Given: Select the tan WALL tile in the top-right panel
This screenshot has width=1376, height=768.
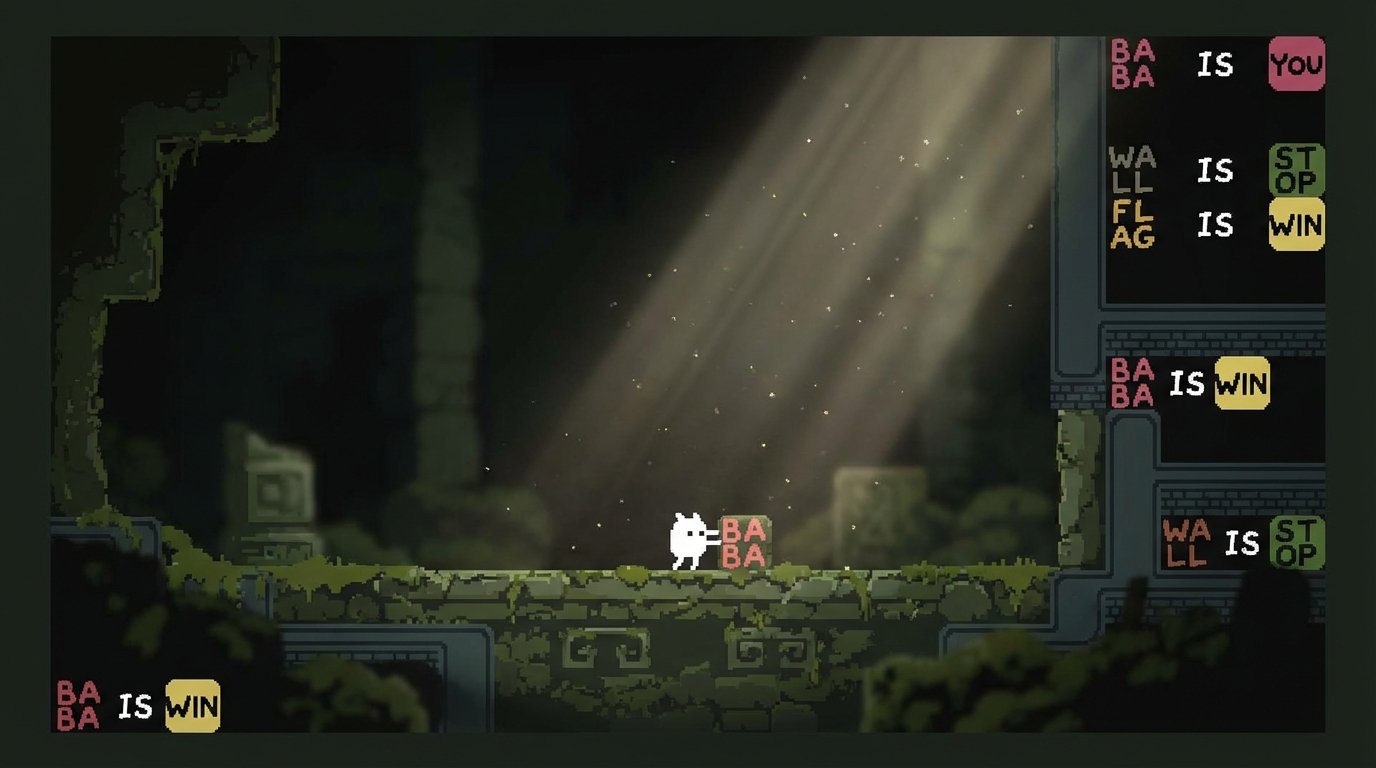Looking at the screenshot, I should (1132, 172).
